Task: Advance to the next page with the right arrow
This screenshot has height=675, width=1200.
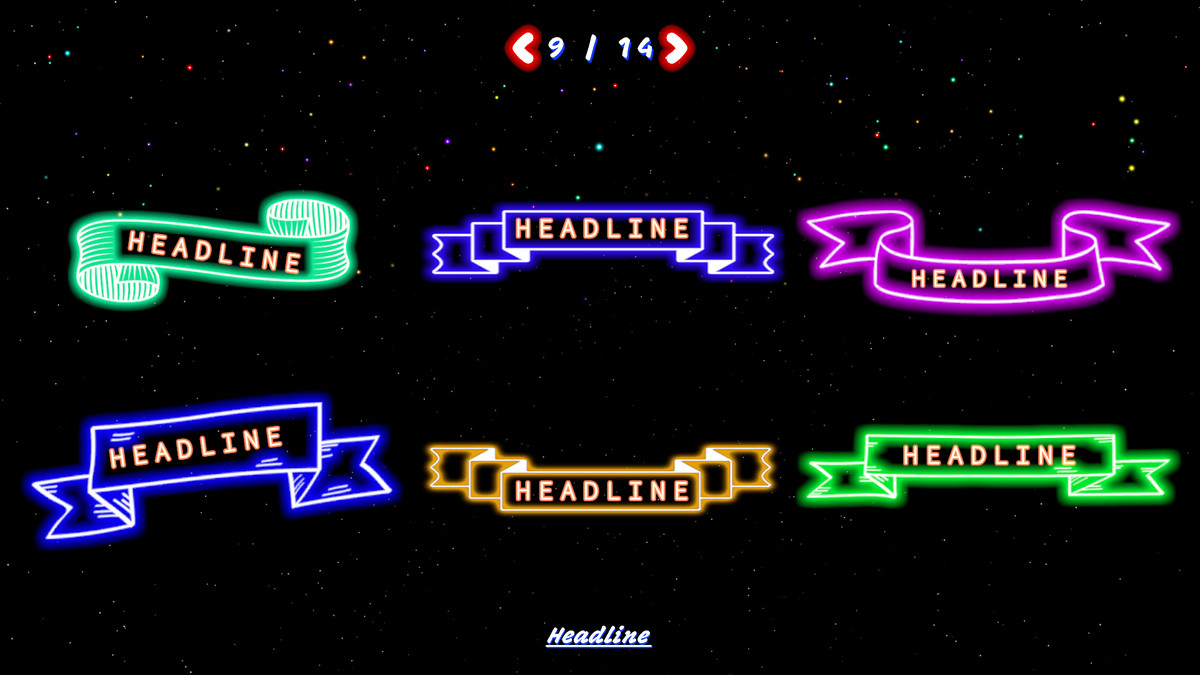Action: [677, 47]
